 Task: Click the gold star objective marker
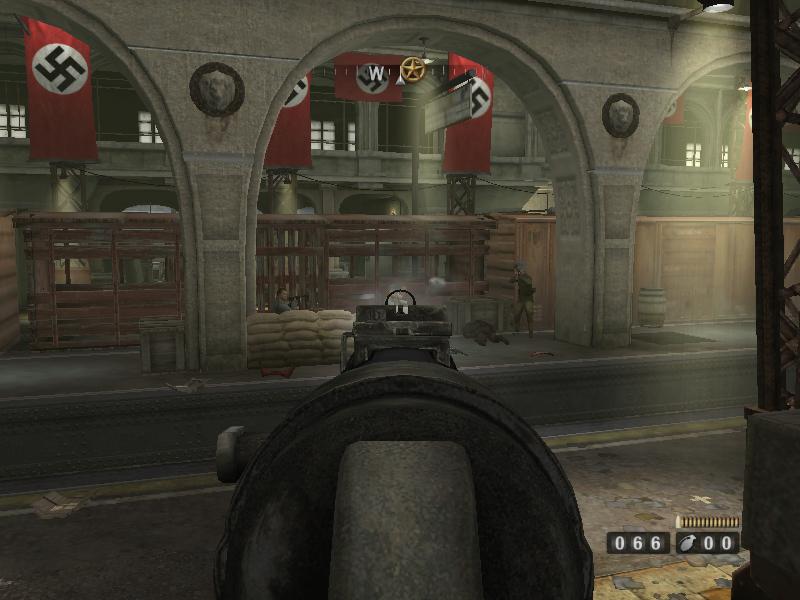[412, 69]
